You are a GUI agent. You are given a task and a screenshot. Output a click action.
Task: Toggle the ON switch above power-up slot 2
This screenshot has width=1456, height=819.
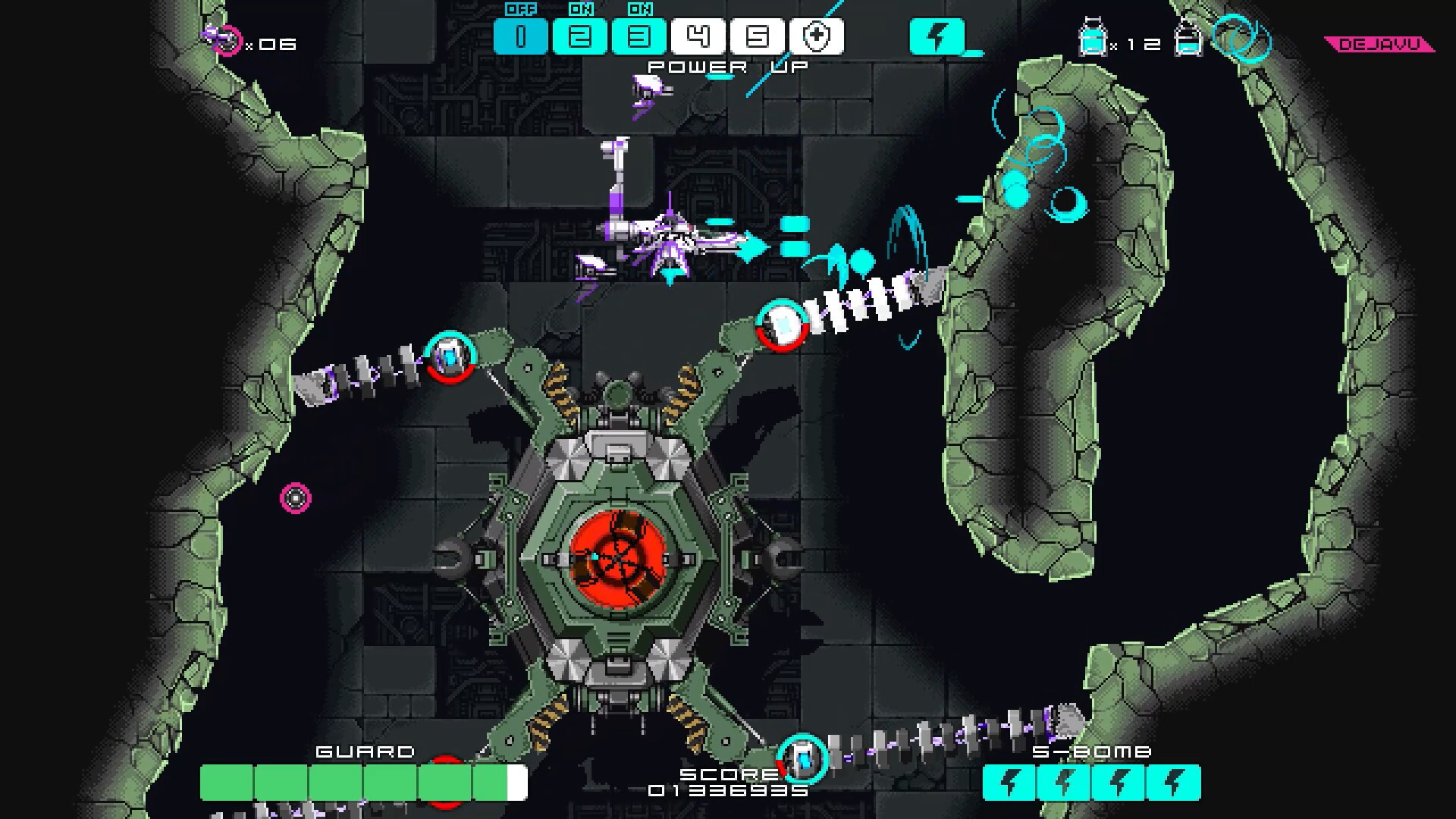pos(582,9)
